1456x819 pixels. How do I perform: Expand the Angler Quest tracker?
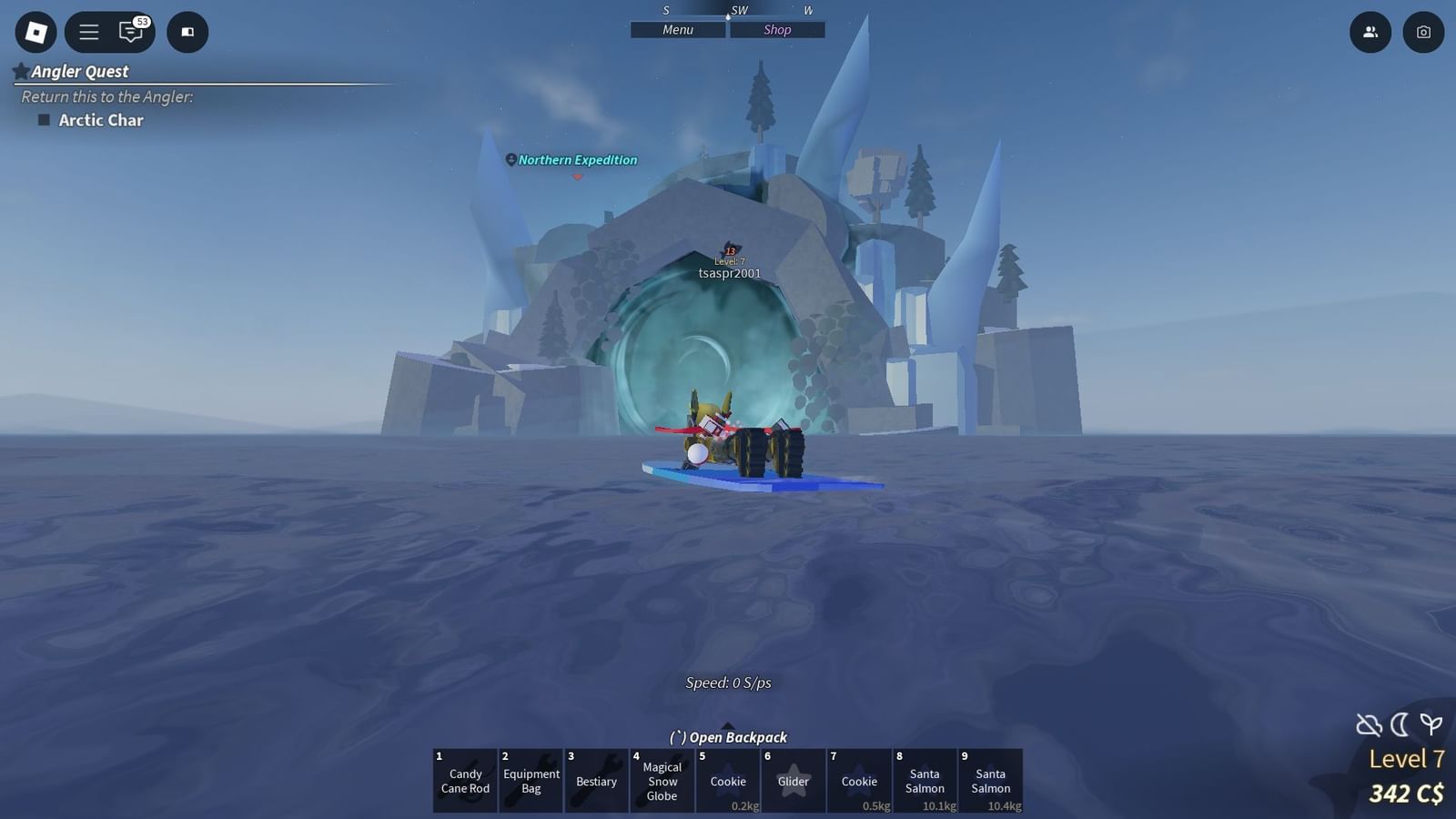pos(79,71)
